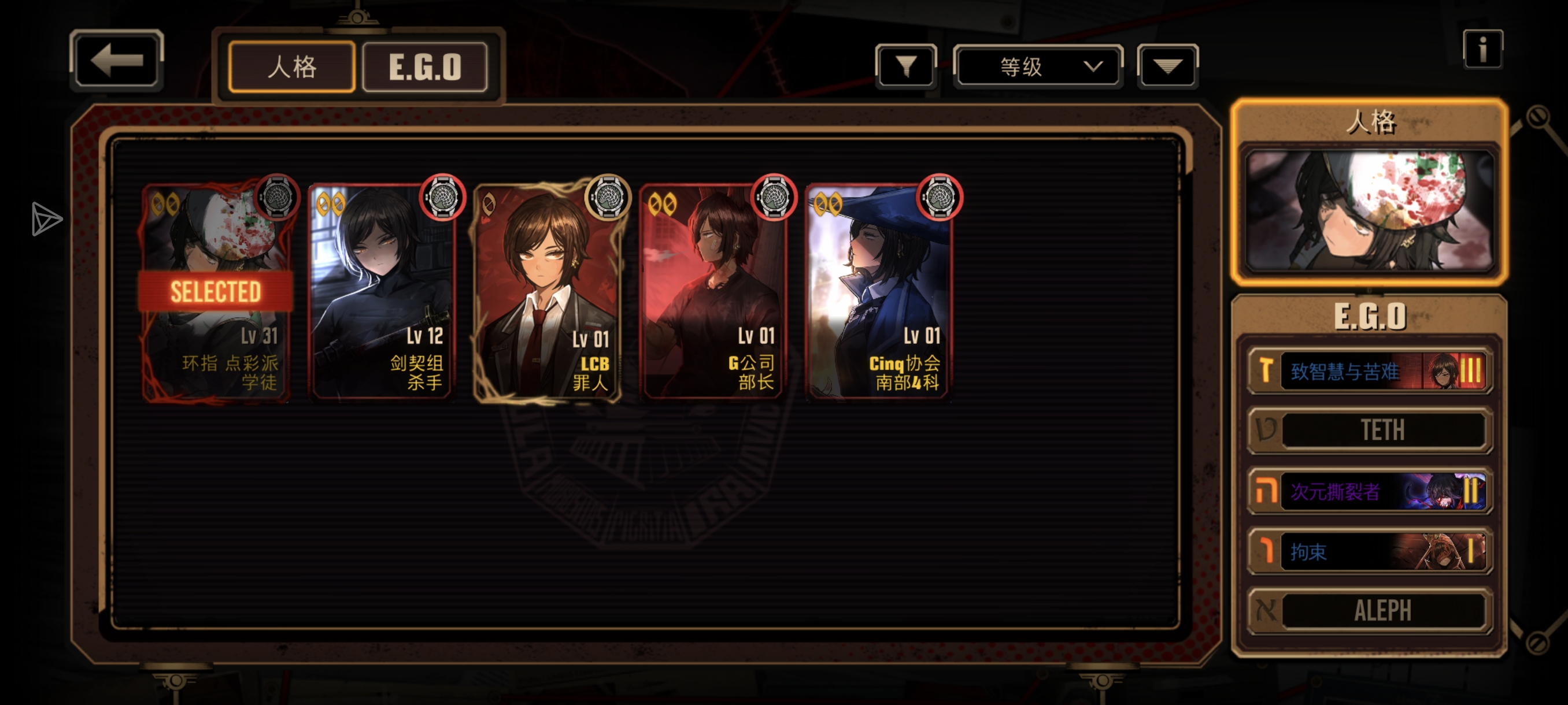Viewport: 1568px width, 705px height.
Task: Click the paper-plane icon at left edge
Action: pyautogui.click(x=46, y=218)
